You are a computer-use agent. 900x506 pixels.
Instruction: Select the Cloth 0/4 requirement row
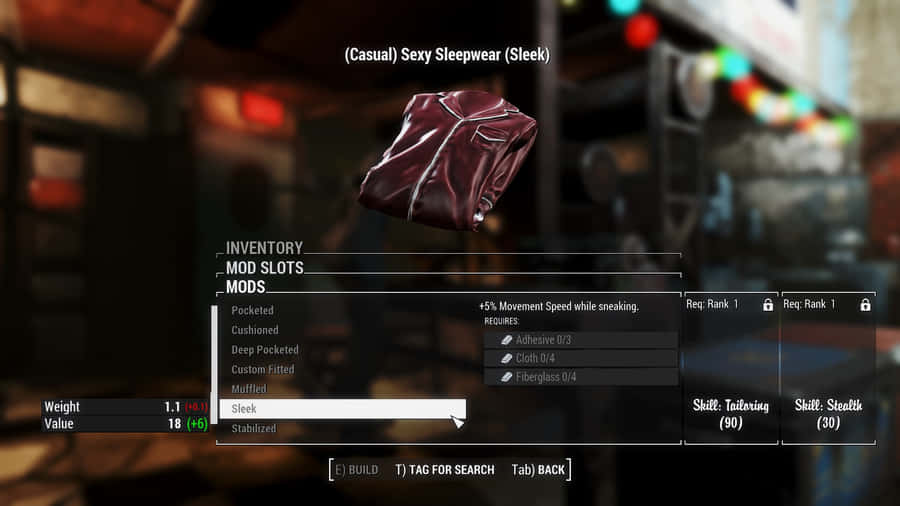point(580,358)
